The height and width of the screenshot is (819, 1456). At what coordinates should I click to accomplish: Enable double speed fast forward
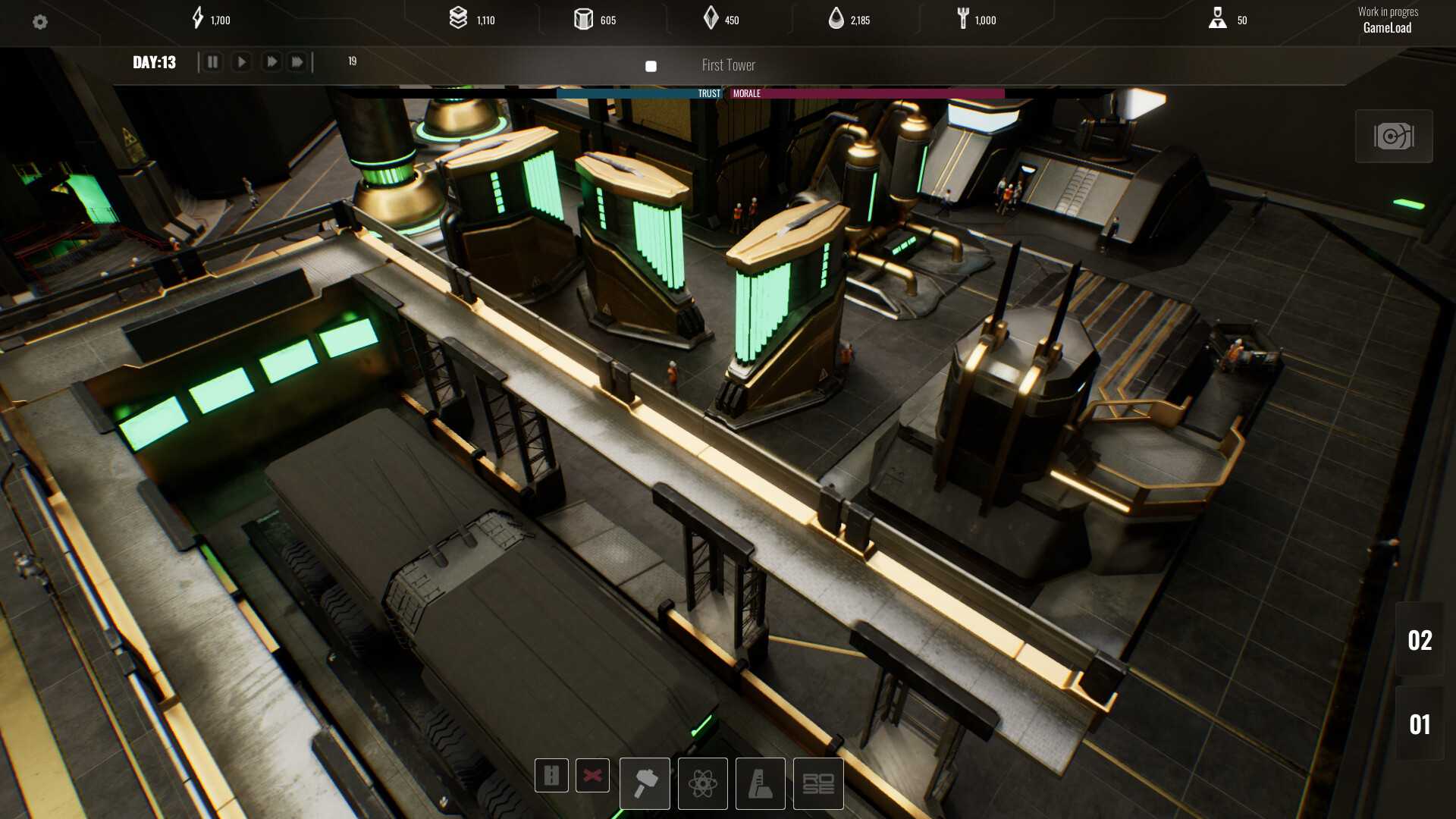(x=271, y=61)
